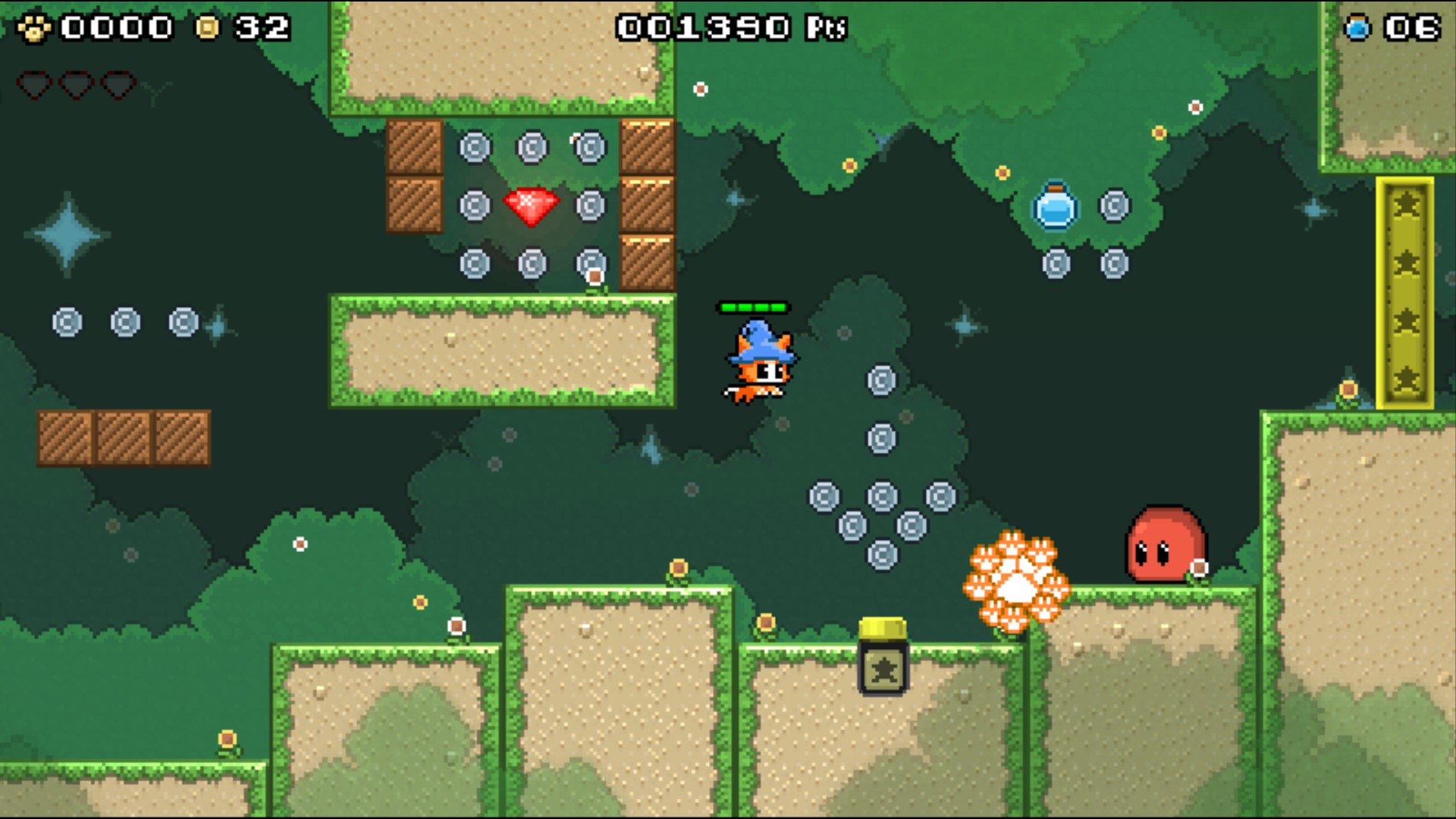Click the leftmost brown crate at mid-left

pyautogui.click(x=65, y=437)
